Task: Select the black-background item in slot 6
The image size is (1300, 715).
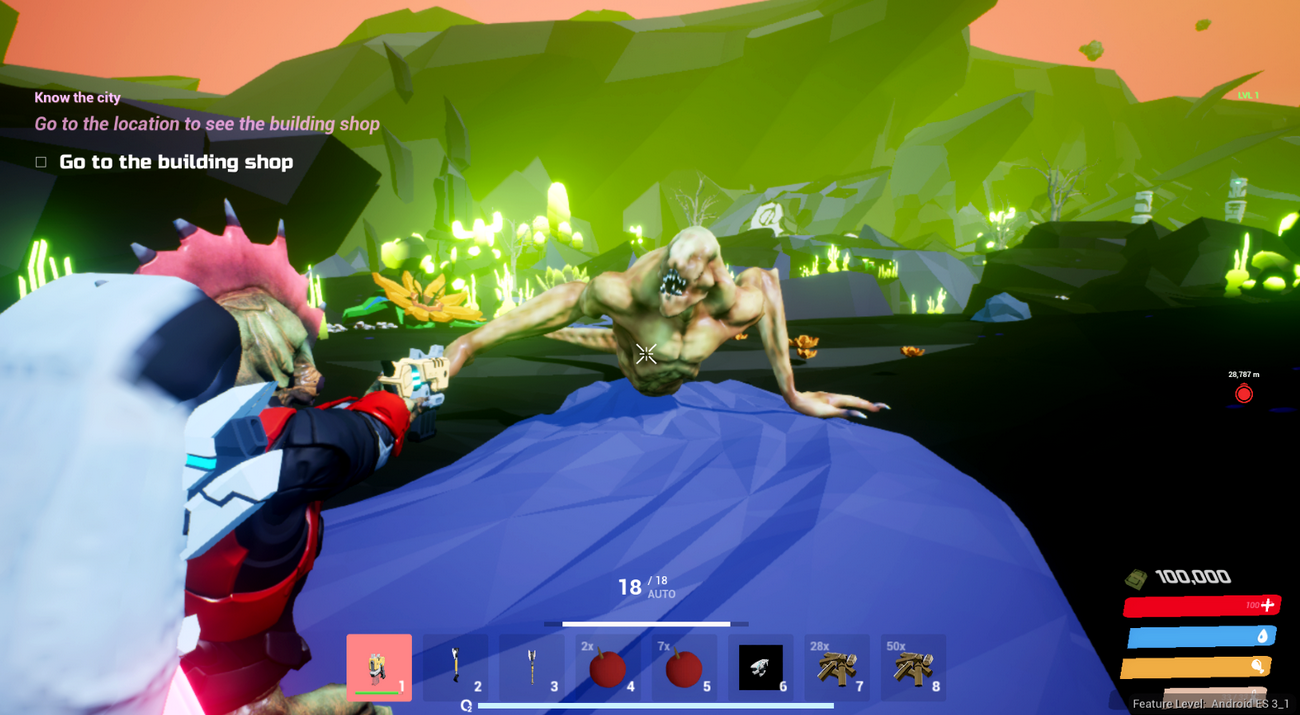Action: tap(760, 667)
